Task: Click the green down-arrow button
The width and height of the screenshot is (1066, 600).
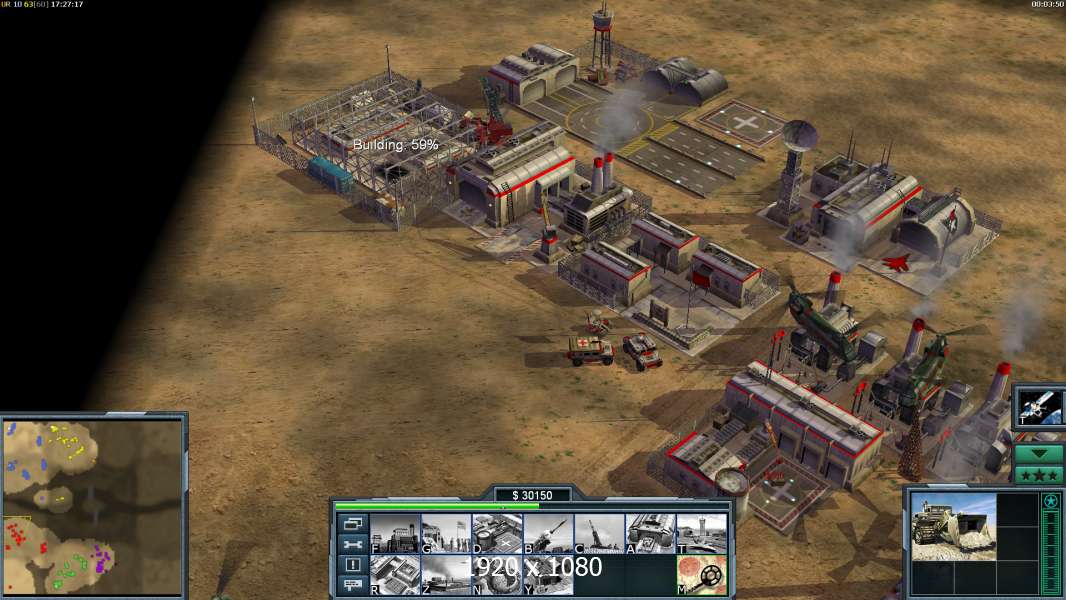Action: [x=1039, y=453]
